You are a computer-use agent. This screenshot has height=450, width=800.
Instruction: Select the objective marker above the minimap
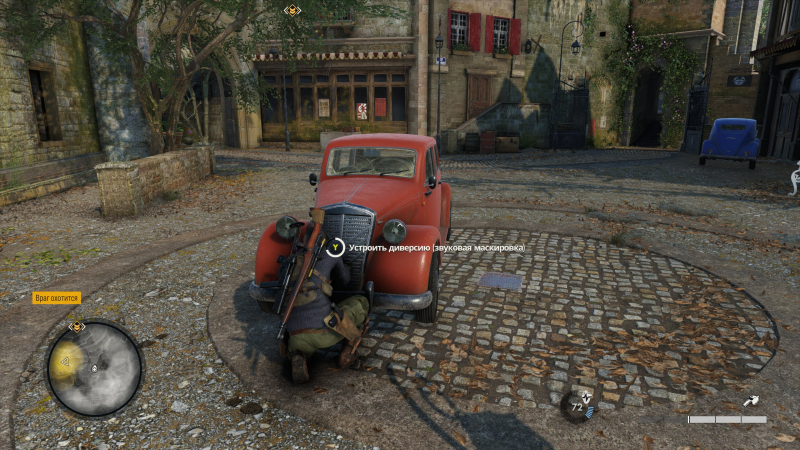point(77,326)
